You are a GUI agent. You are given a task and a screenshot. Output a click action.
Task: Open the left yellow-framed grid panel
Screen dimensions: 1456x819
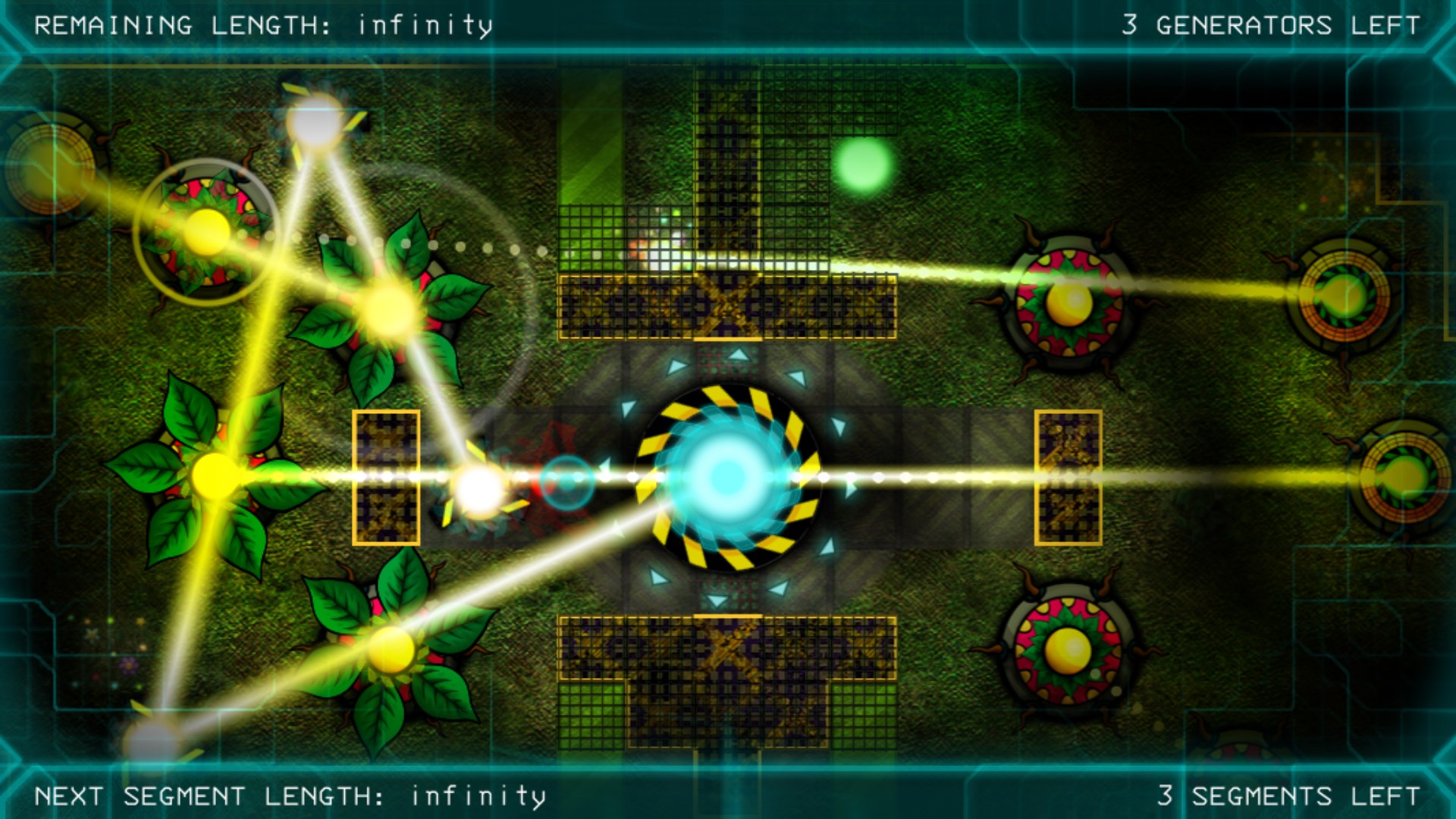[387, 478]
